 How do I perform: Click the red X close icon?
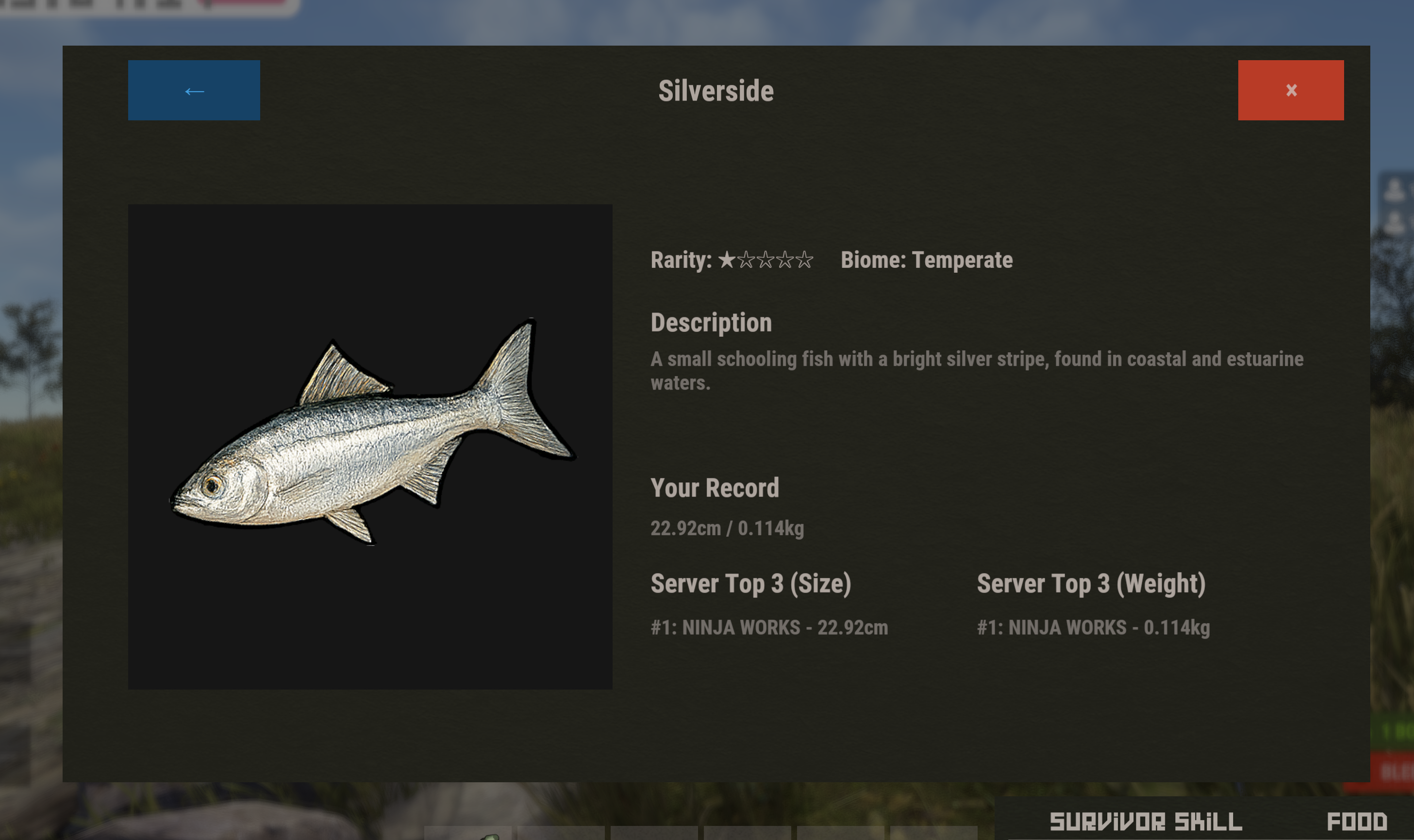click(x=1291, y=90)
